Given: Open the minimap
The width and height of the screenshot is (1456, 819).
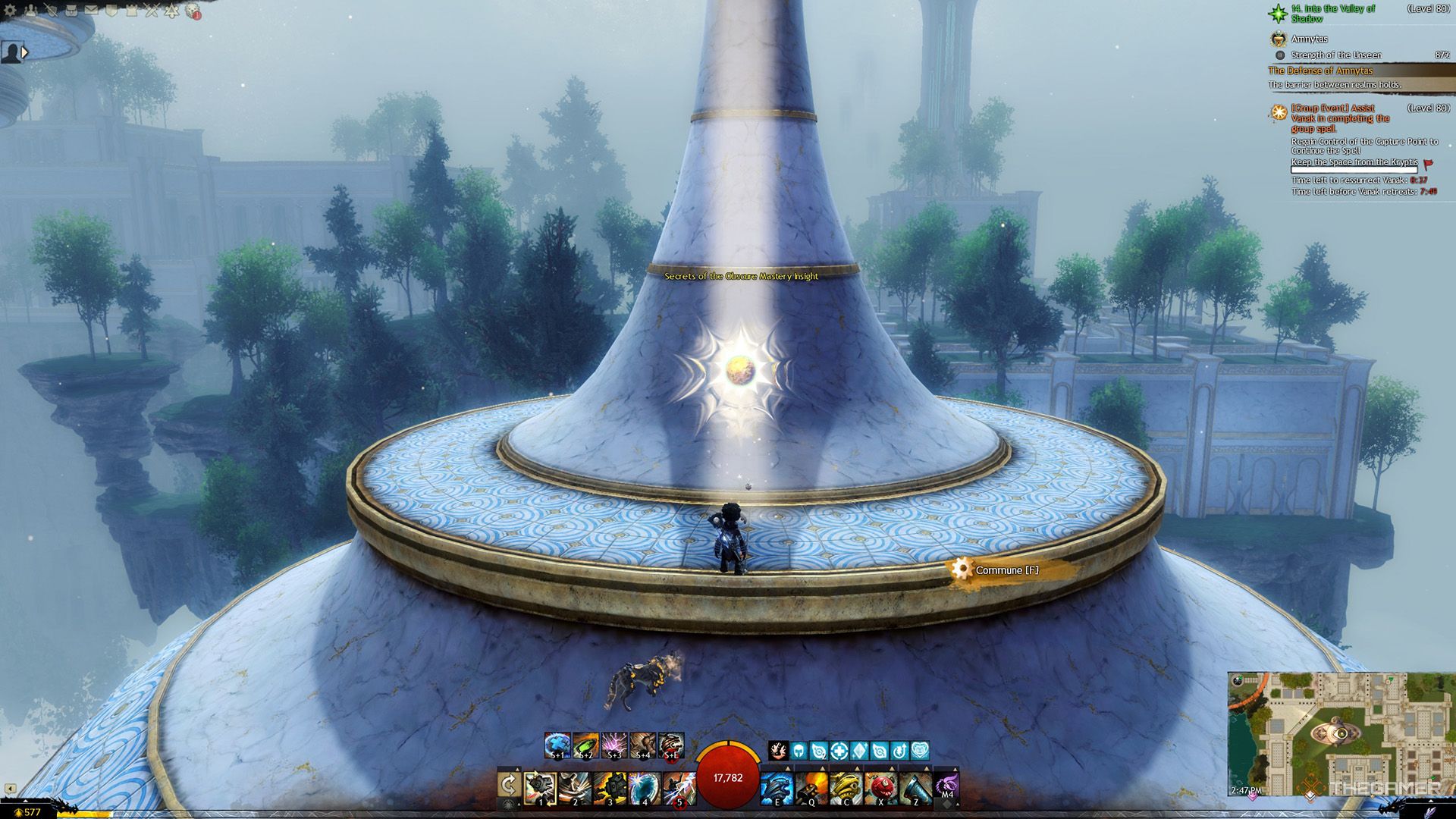Looking at the screenshot, I should point(1340,733).
